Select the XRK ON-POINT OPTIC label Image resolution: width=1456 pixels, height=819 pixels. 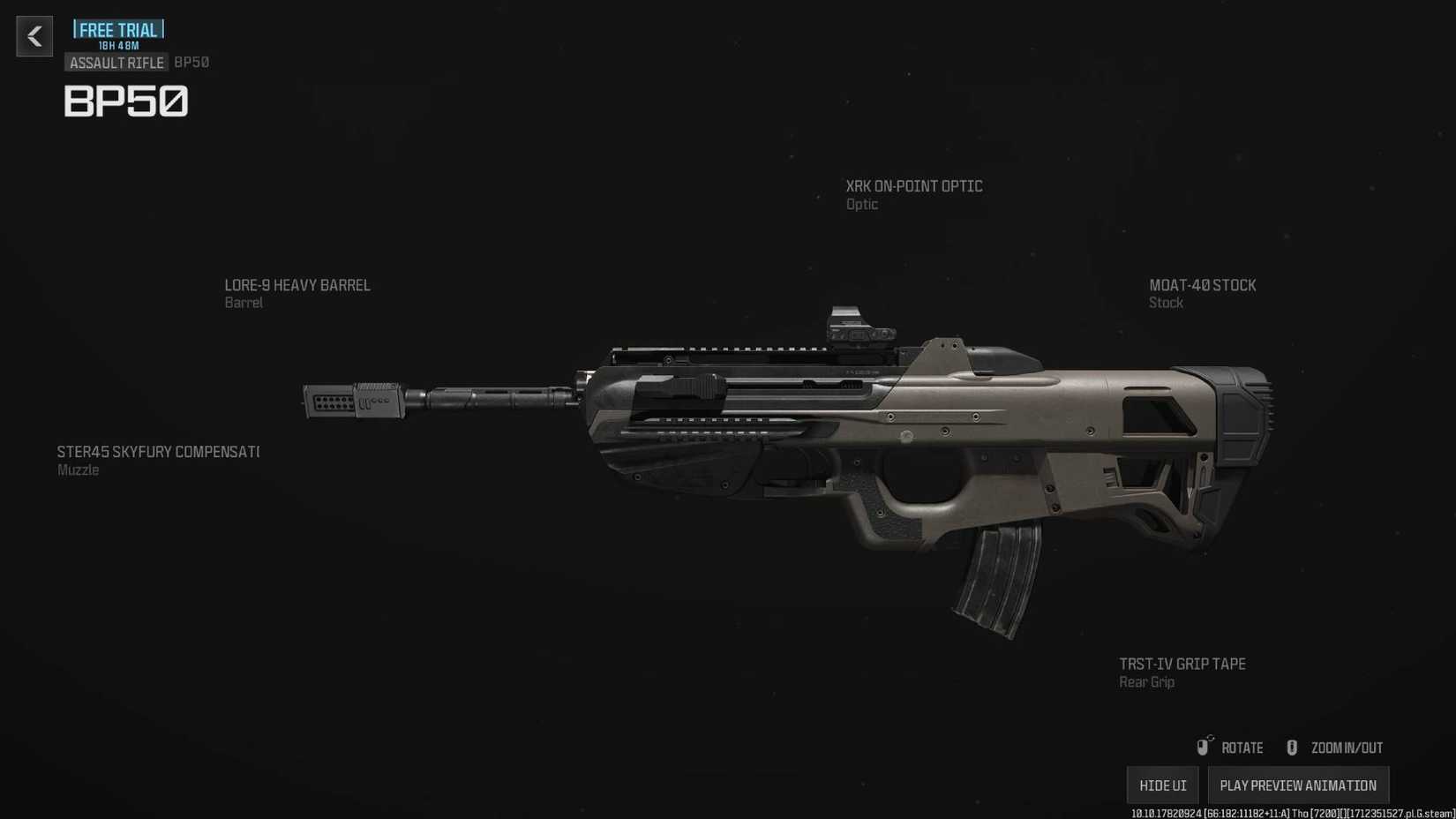tap(913, 186)
